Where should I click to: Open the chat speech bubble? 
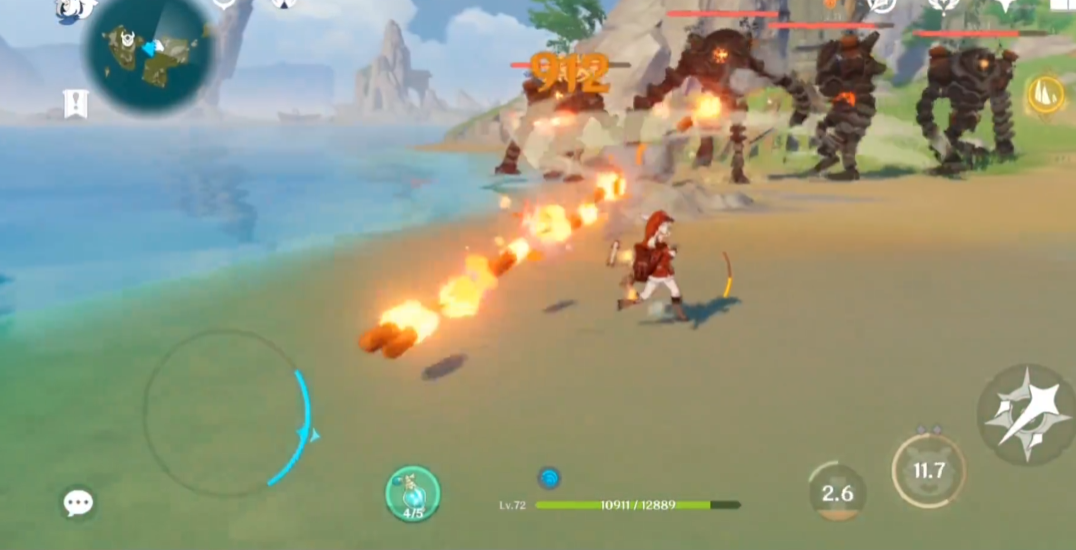[x=78, y=502]
